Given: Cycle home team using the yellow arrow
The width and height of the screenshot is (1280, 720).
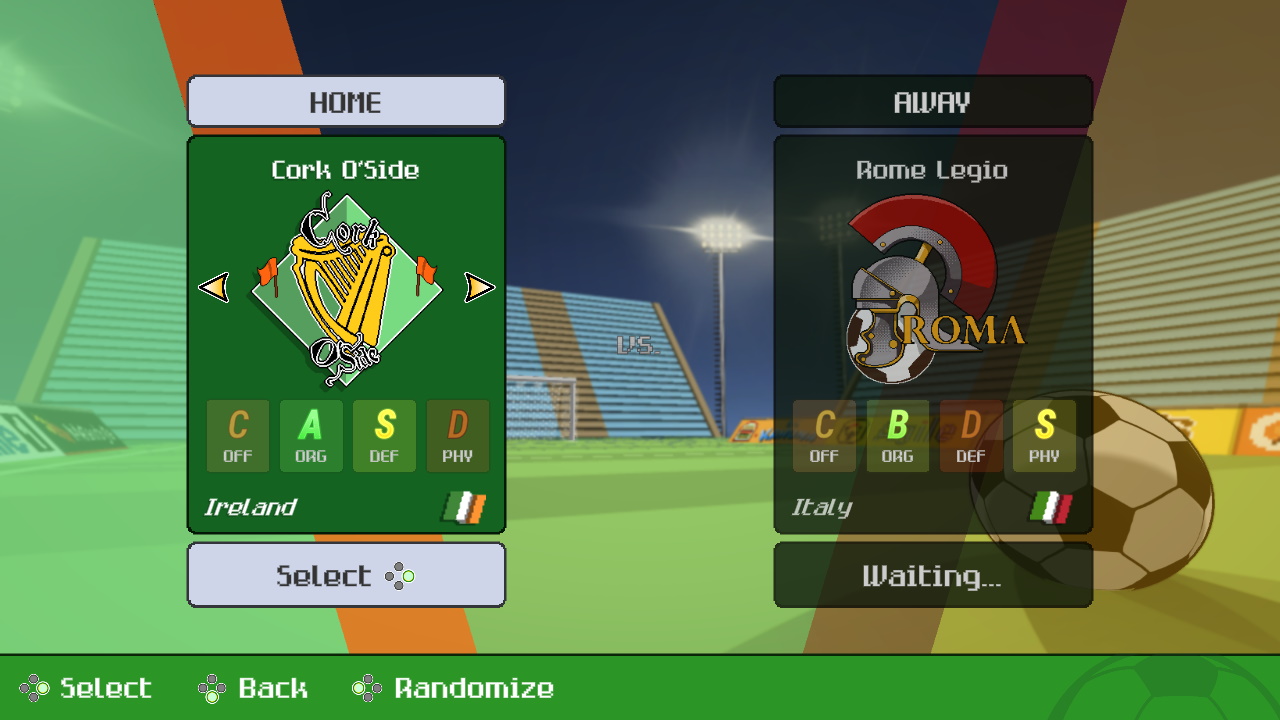Looking at the screenshot, I should coord(478,287).
